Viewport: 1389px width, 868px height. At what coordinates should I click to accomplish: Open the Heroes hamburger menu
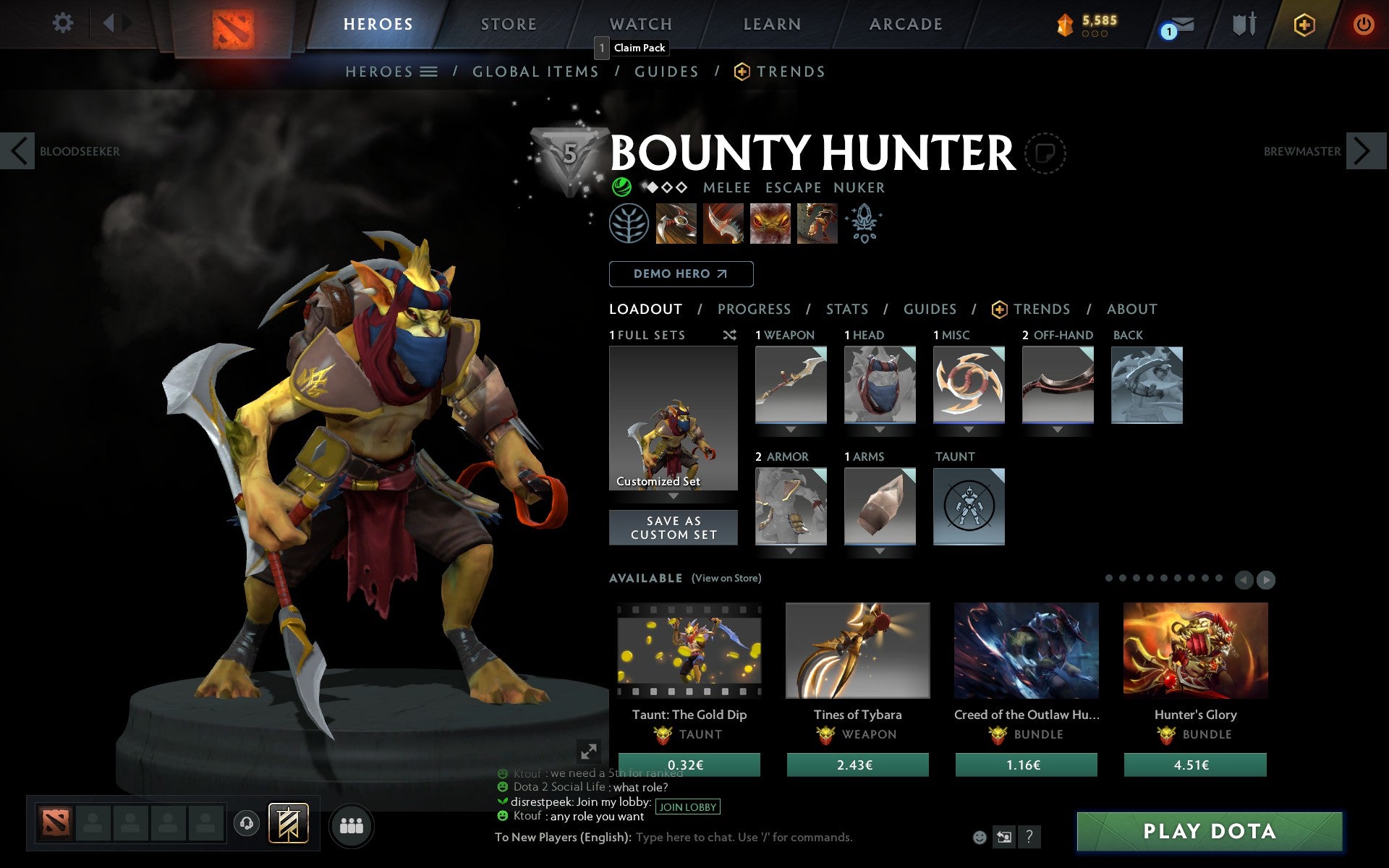coord(430,71)
